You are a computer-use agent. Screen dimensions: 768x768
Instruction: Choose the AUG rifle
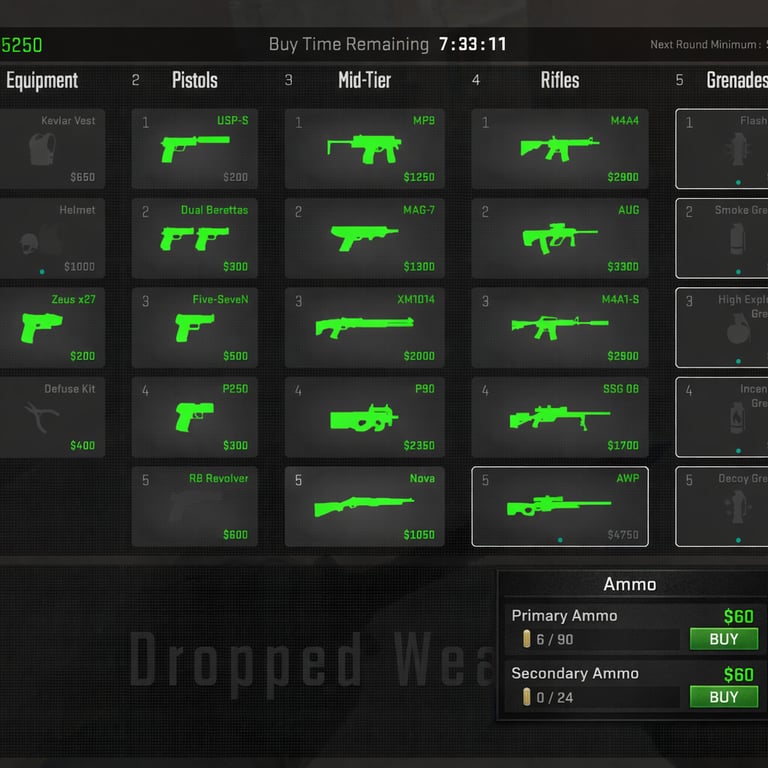(560, 238)
